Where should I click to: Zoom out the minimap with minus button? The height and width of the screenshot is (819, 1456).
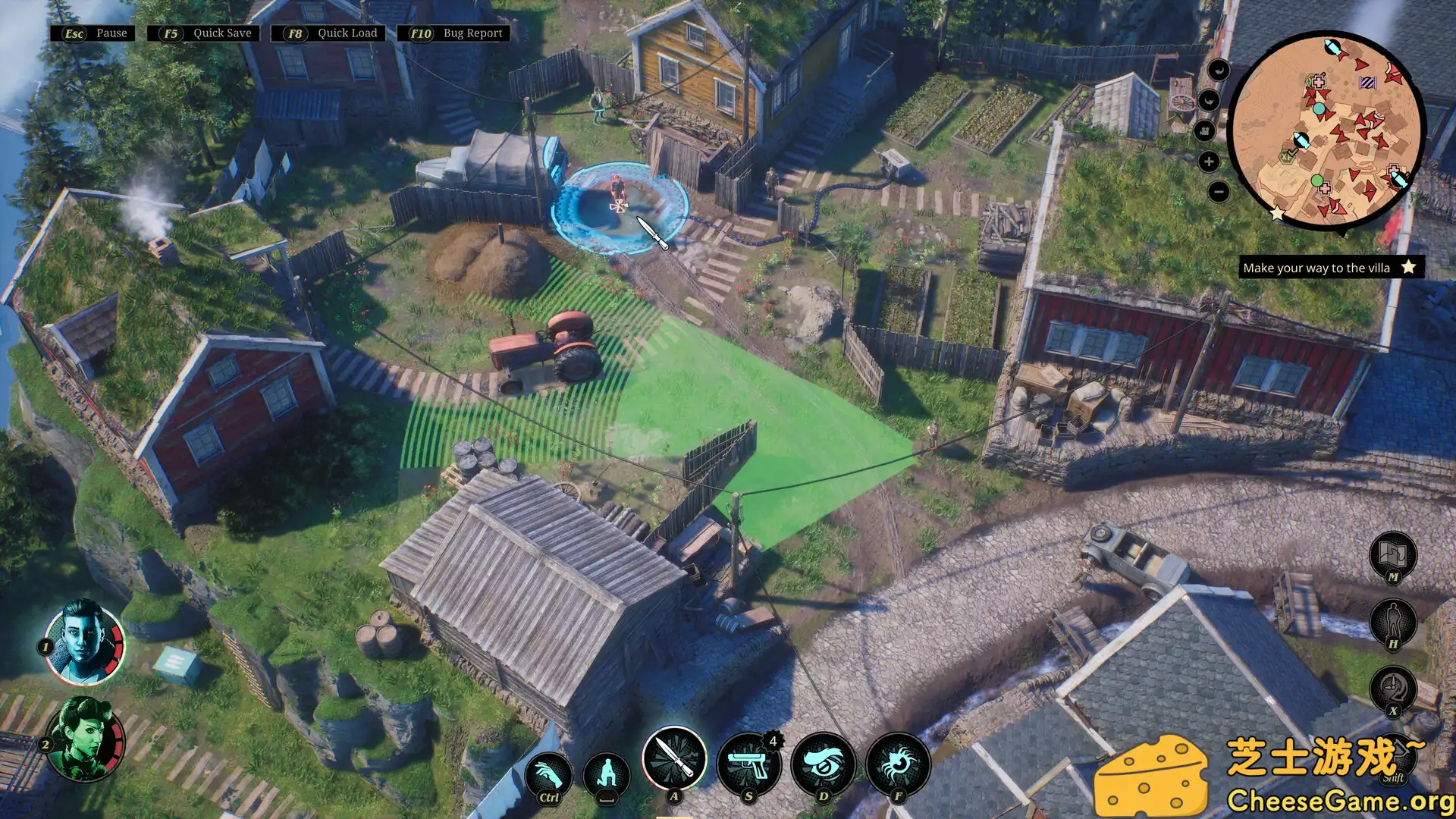click(x=1218, y=192)
